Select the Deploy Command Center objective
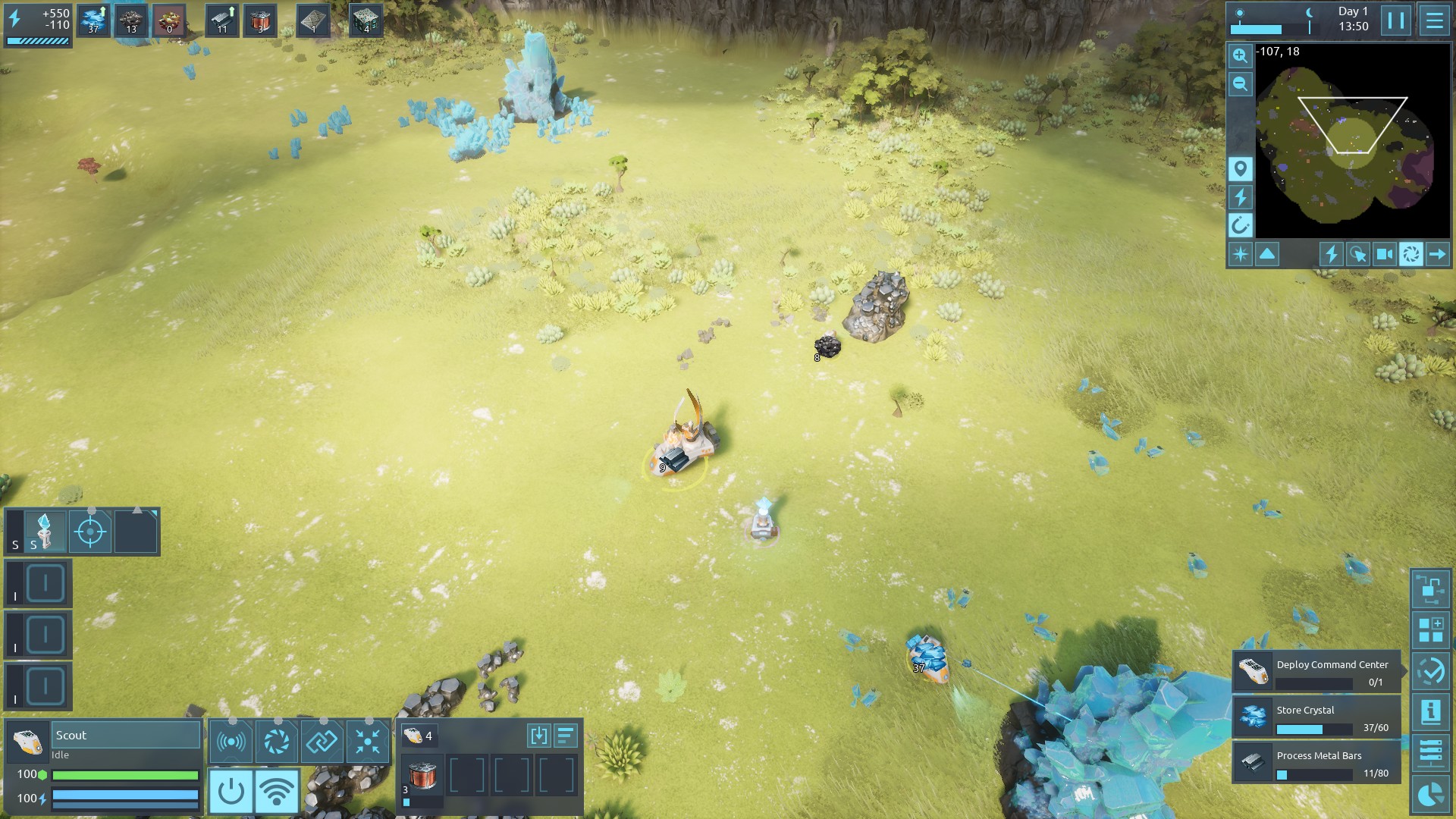This screenshot has height=819, width=1456. pyautogui.click(x=1316, y=672)
